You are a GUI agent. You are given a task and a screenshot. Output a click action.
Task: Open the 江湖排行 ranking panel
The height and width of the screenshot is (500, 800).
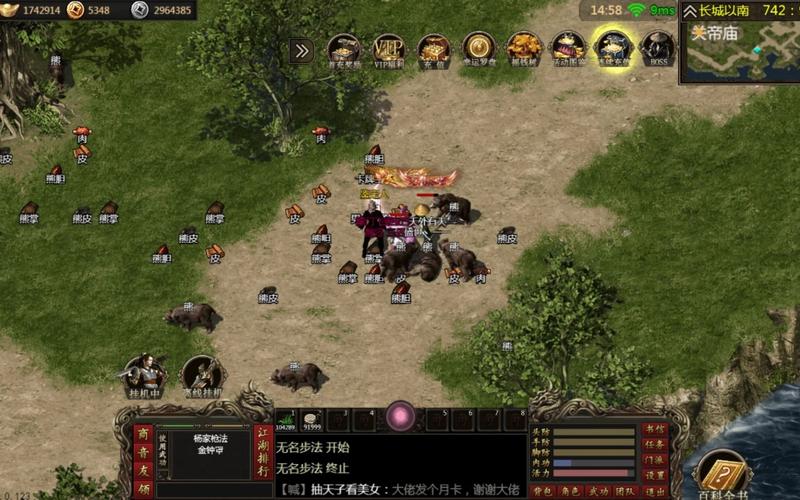pyautogui.click(x=262, y=452)
